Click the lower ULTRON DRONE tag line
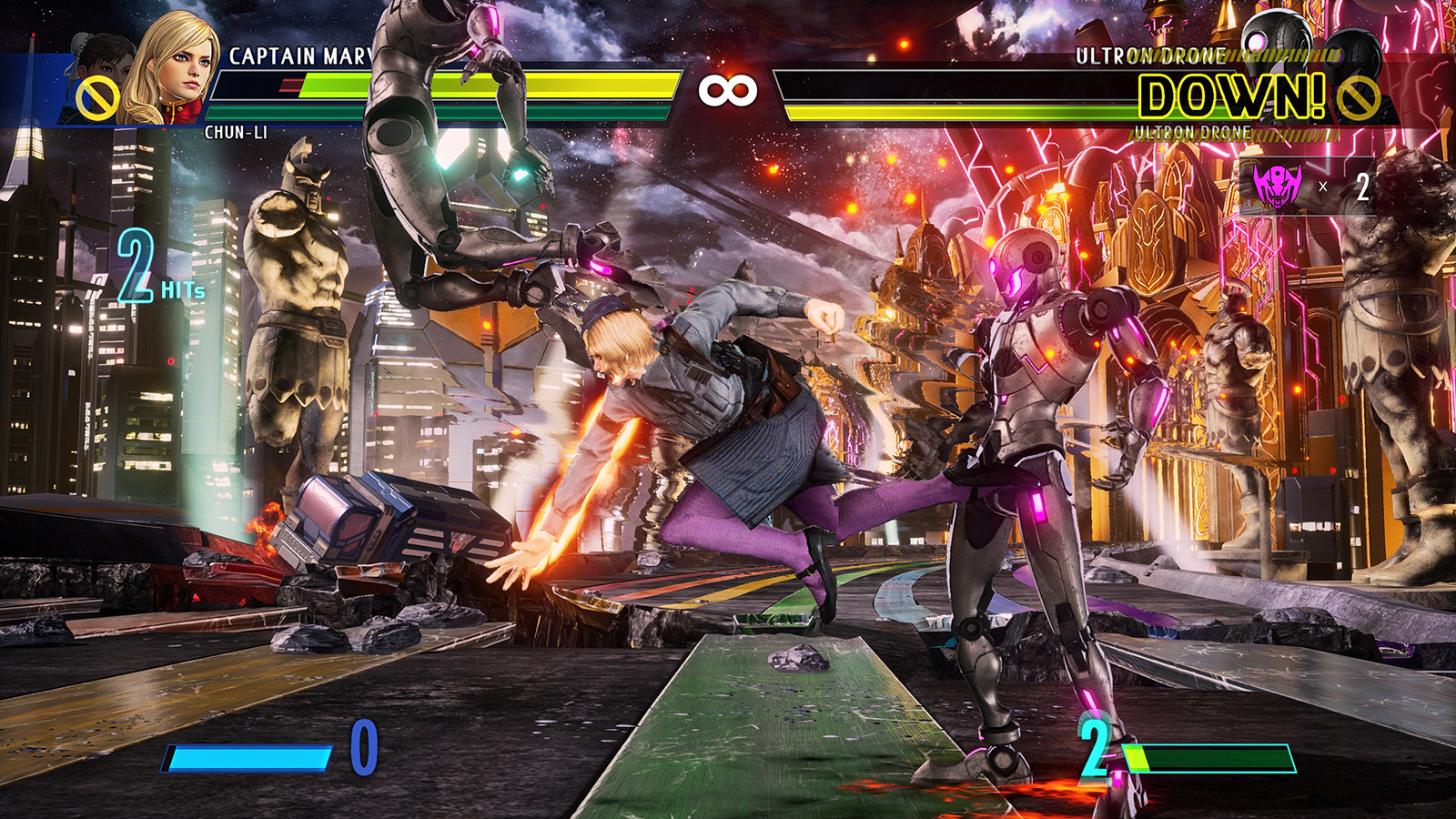This screenshot has width=1456, height=819. point(1189,133)
